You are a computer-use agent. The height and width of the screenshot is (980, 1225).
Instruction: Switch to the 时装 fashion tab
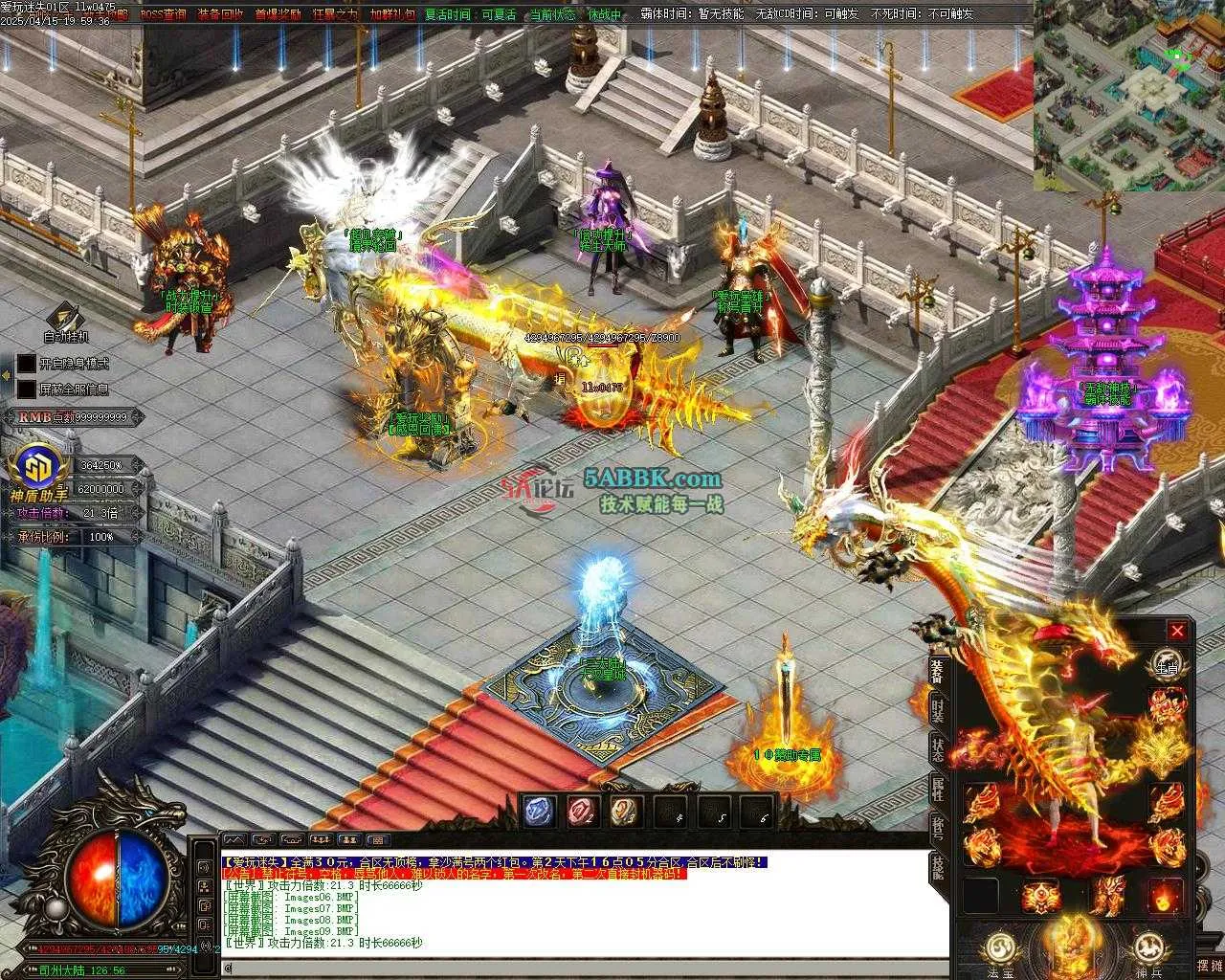(x=938, y=709)
